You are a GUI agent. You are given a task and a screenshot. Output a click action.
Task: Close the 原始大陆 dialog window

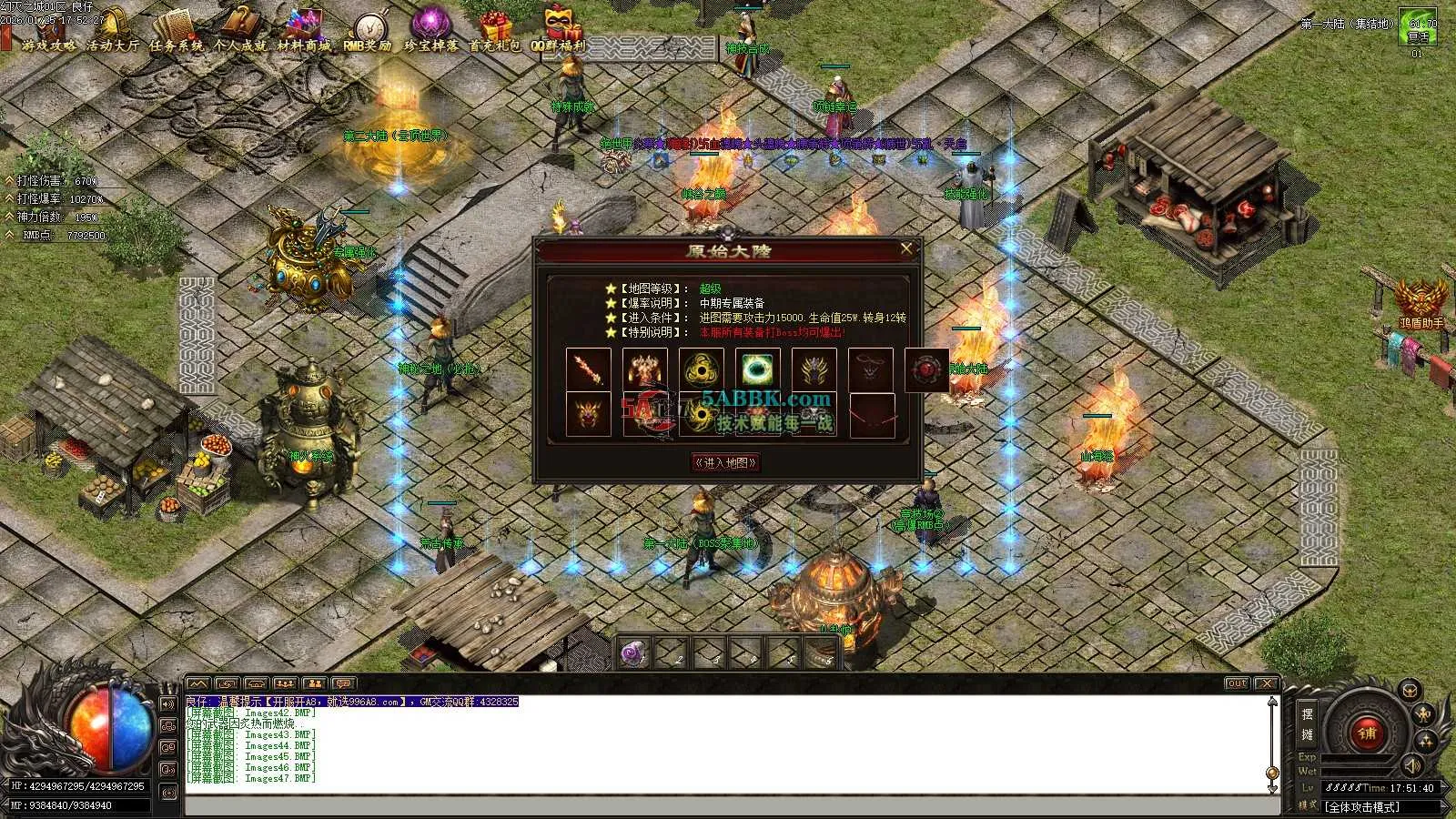tap(905, 248)
